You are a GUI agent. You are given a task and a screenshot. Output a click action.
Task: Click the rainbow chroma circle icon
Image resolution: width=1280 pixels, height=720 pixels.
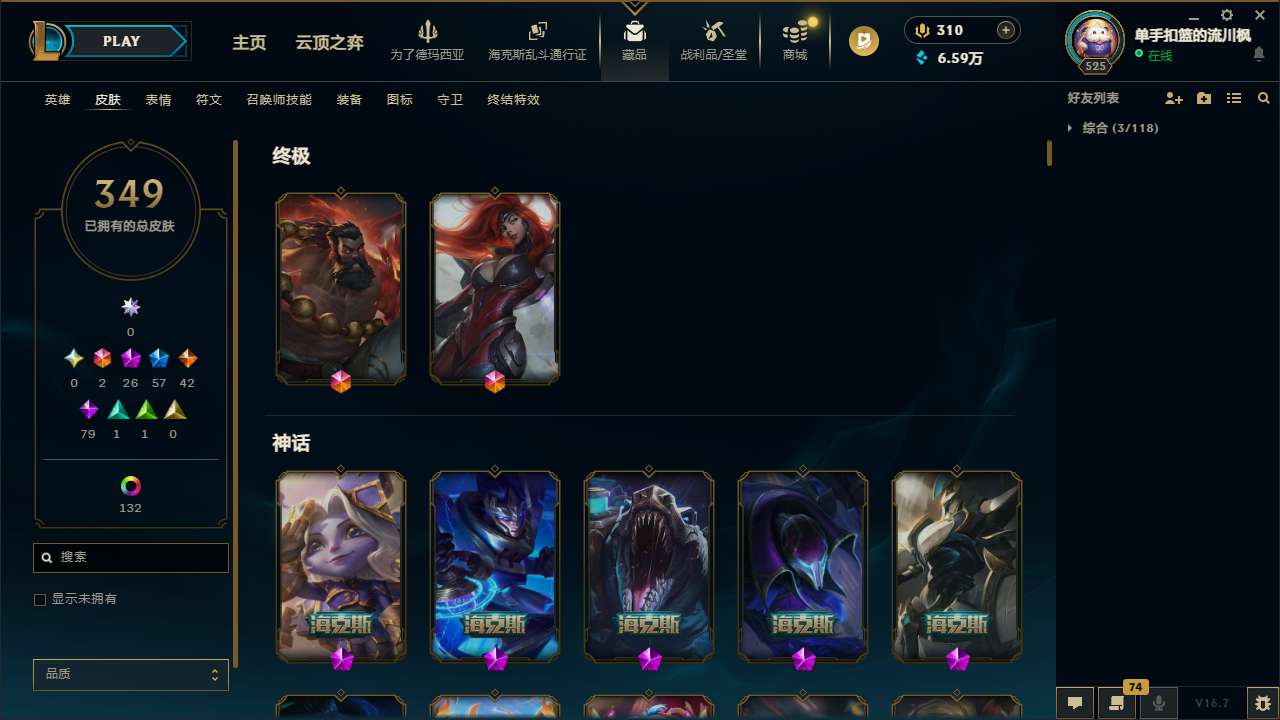point(130,487)
